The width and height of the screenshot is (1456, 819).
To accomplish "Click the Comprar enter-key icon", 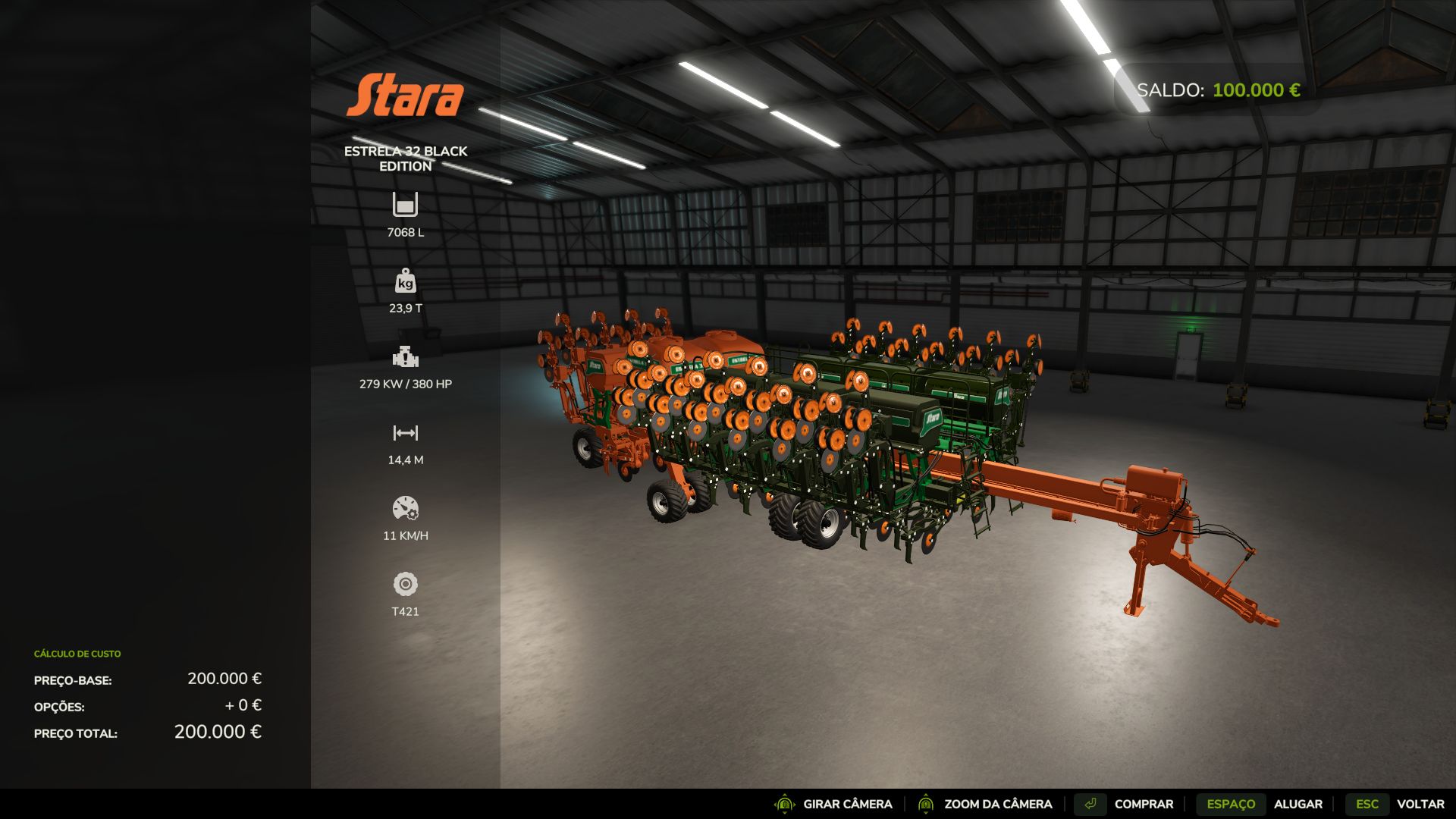I will point(1092,803).
